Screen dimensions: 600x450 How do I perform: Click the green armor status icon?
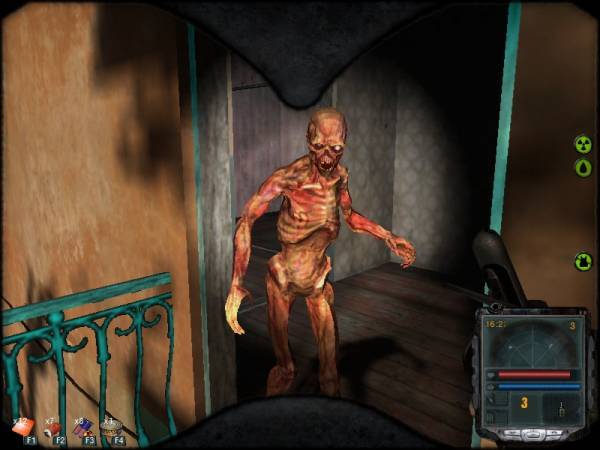tap(583, 262)
